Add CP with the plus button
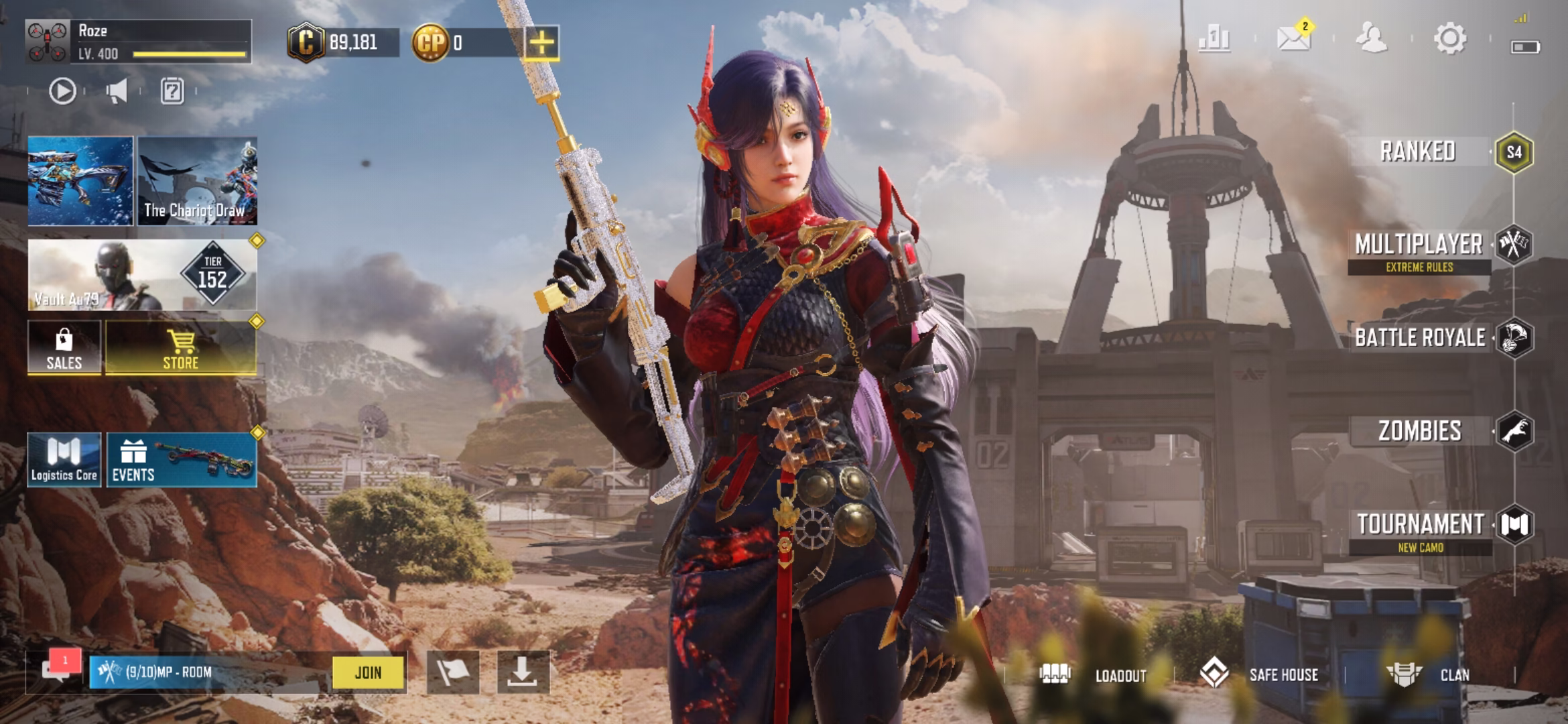Image resolution: width=1568 pixels, height=724 pixels. tap(541, 44)
